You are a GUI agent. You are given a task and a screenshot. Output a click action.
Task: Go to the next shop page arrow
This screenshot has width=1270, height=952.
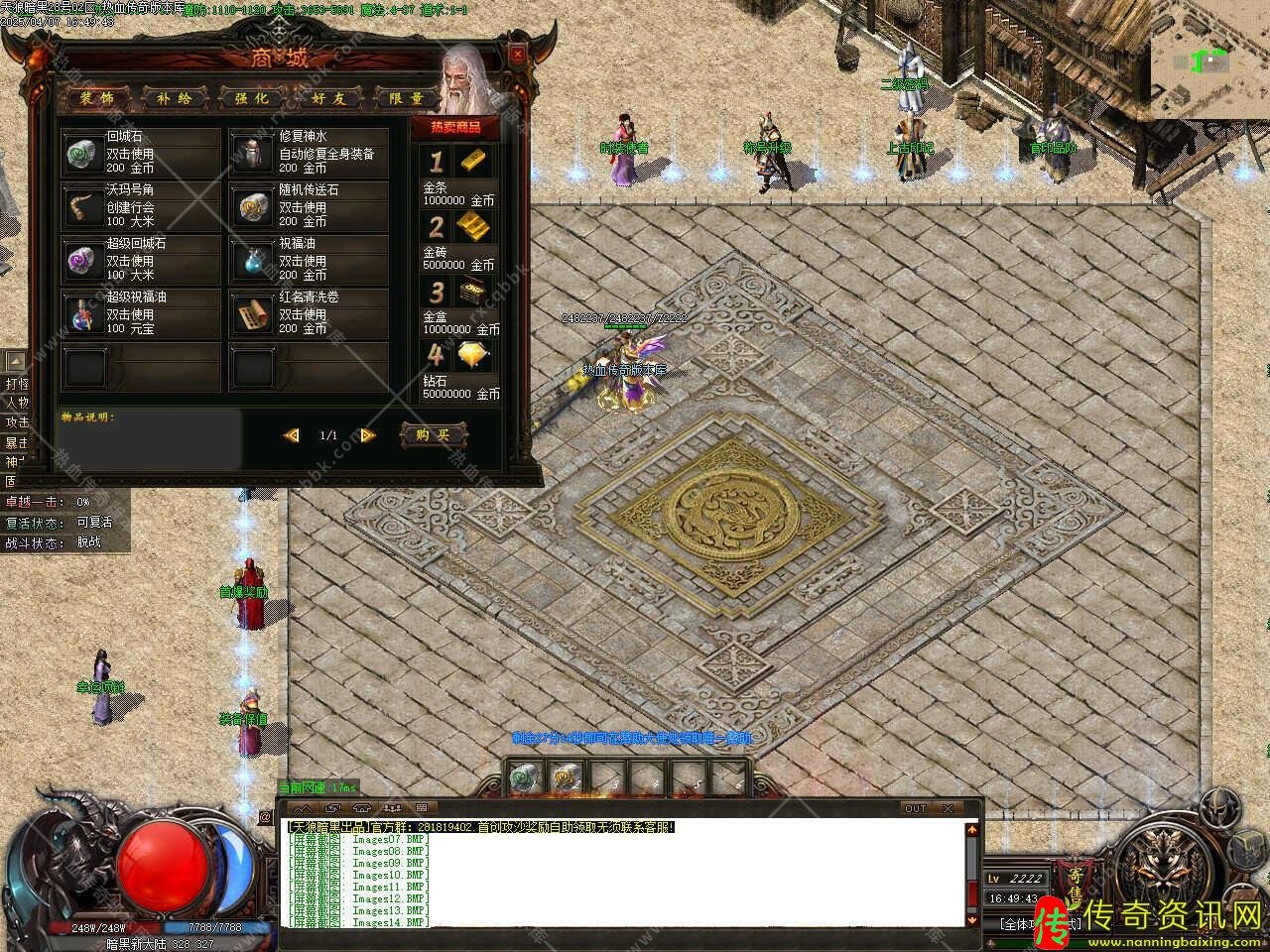click(x=367, y=435)
